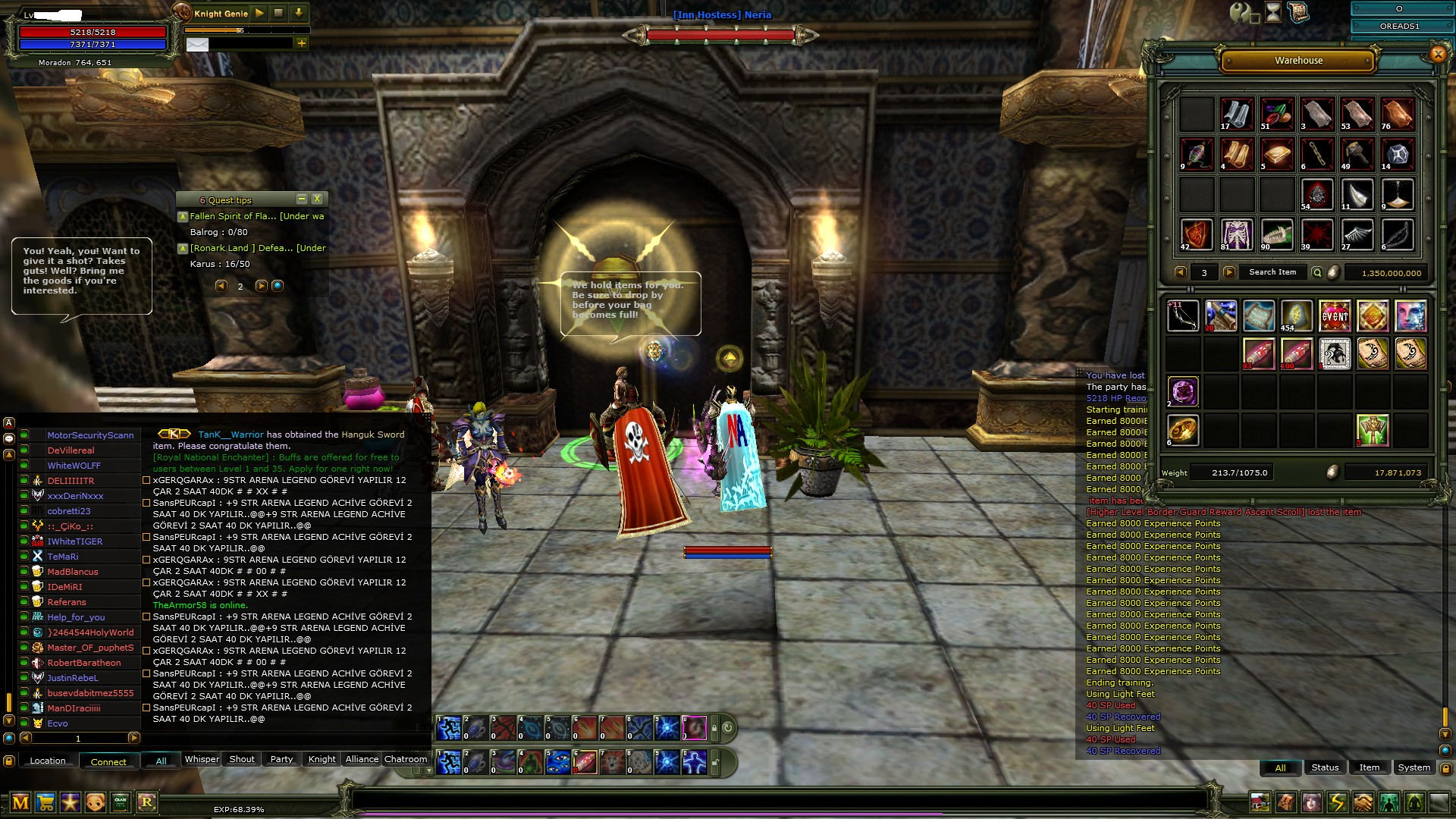Toggle the padlock beside the System tab

1445,767
